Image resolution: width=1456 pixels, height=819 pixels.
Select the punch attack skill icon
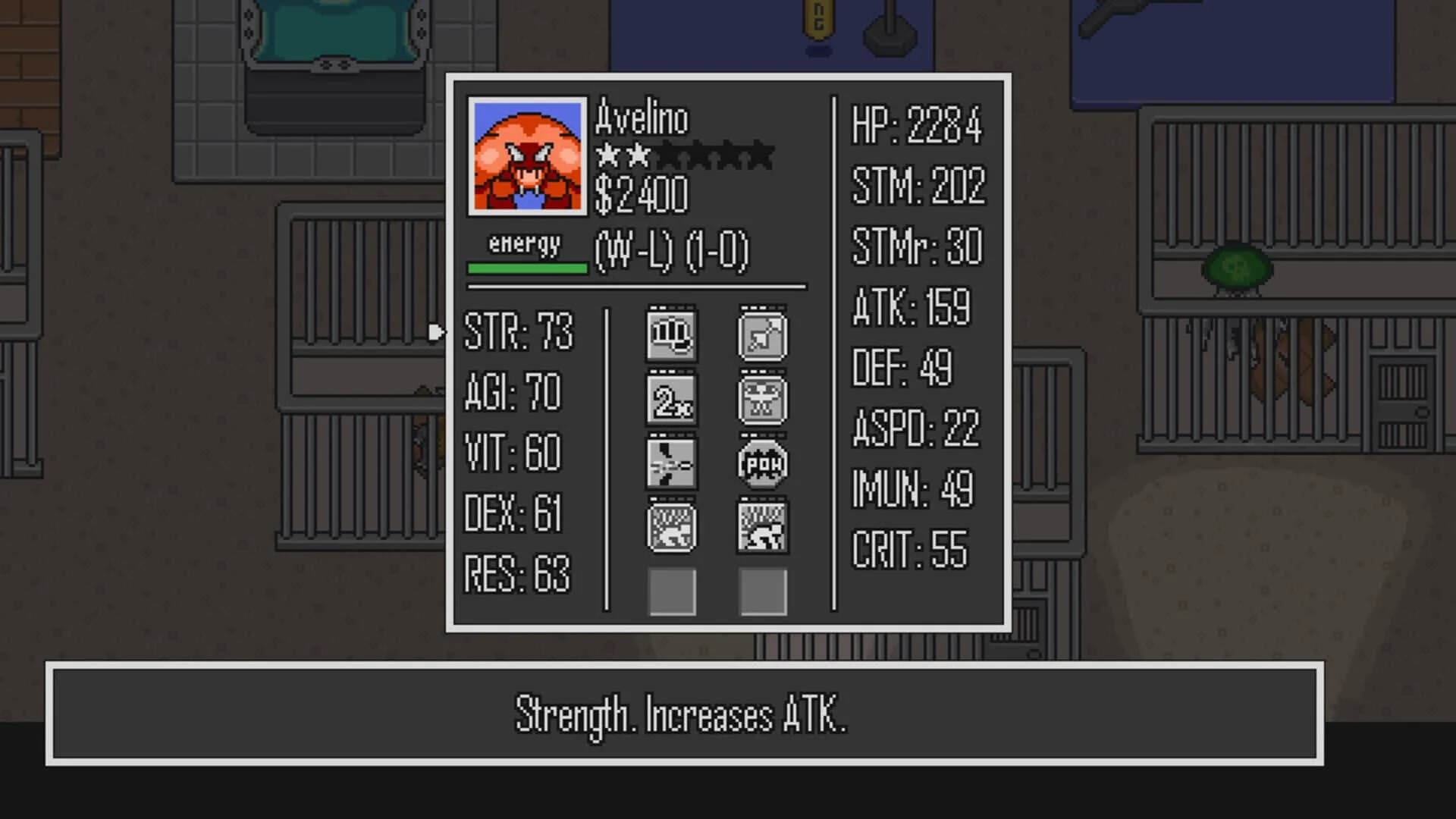point(670,336)
